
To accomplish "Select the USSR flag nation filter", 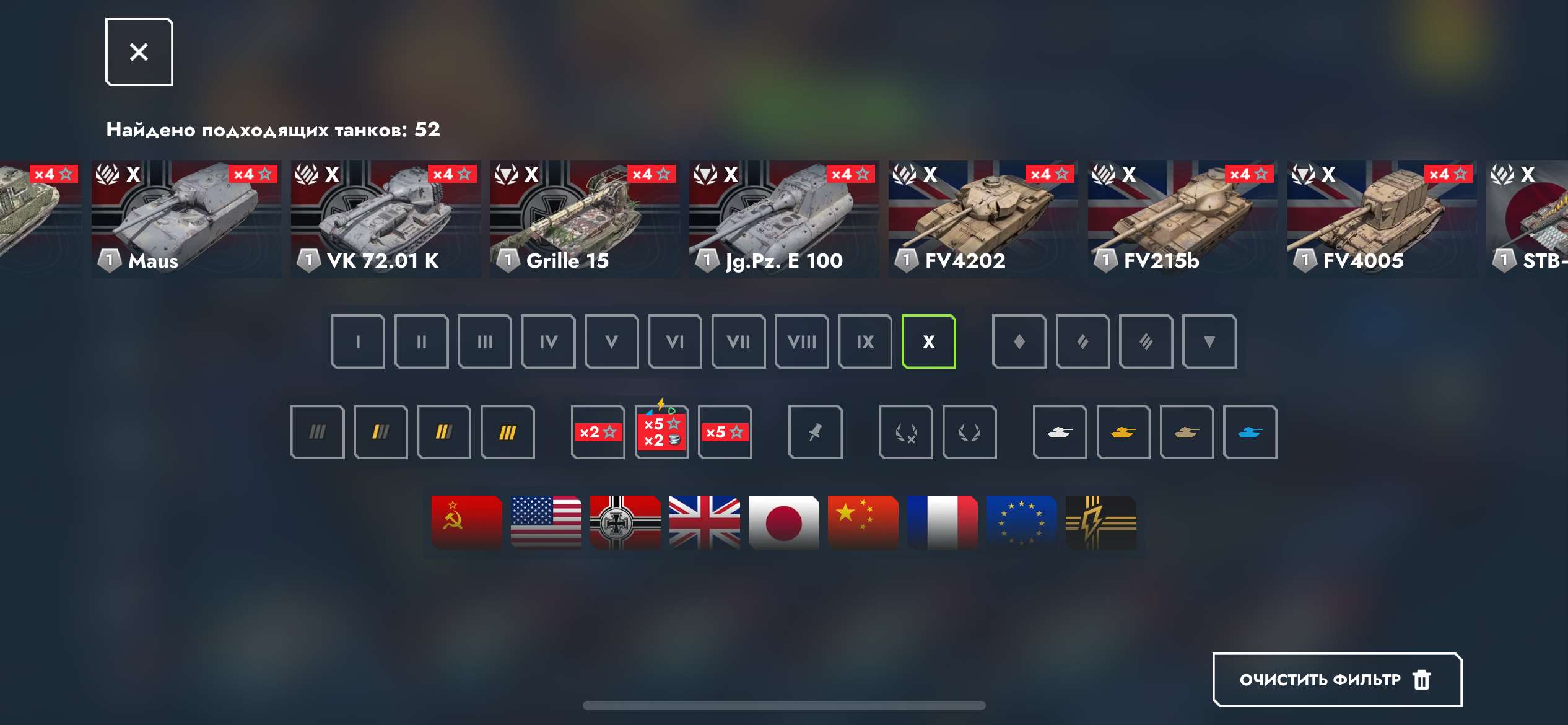I will (x=466, y=522).
